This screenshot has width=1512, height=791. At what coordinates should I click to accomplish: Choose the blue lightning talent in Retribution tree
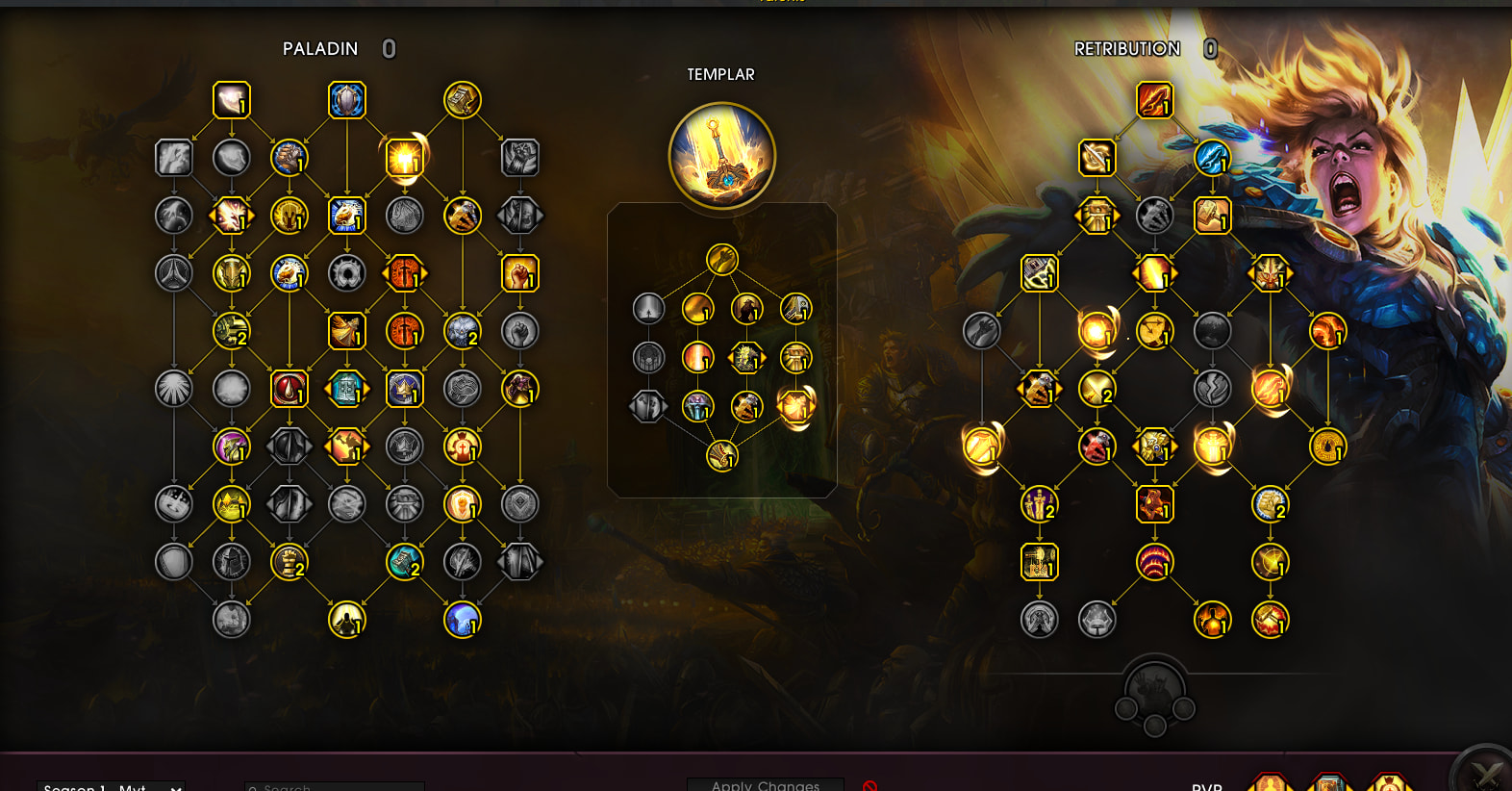pyautogui.click(x=1213, y=158)
